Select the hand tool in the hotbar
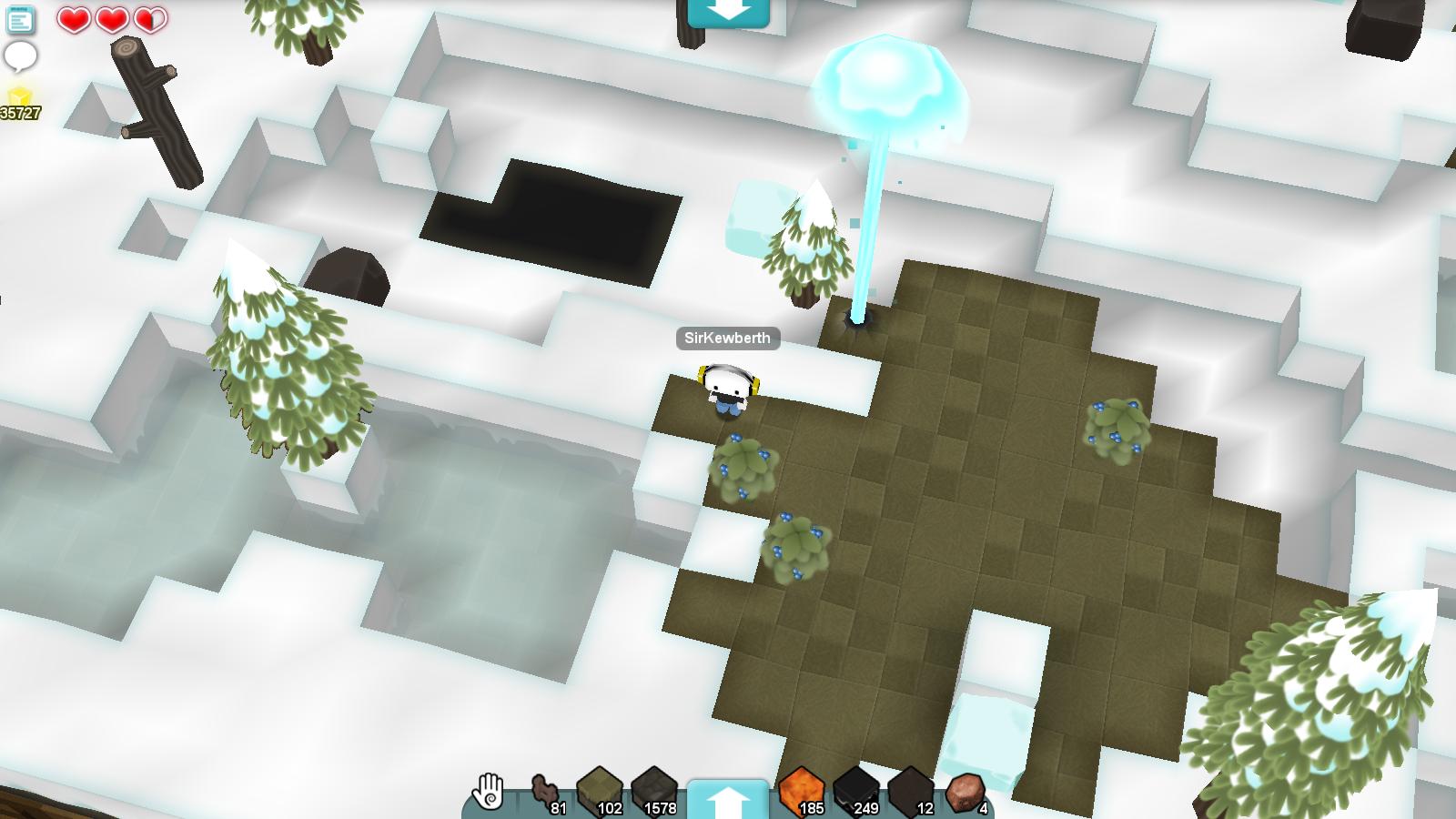1456x819 pixels. (488, 791)
